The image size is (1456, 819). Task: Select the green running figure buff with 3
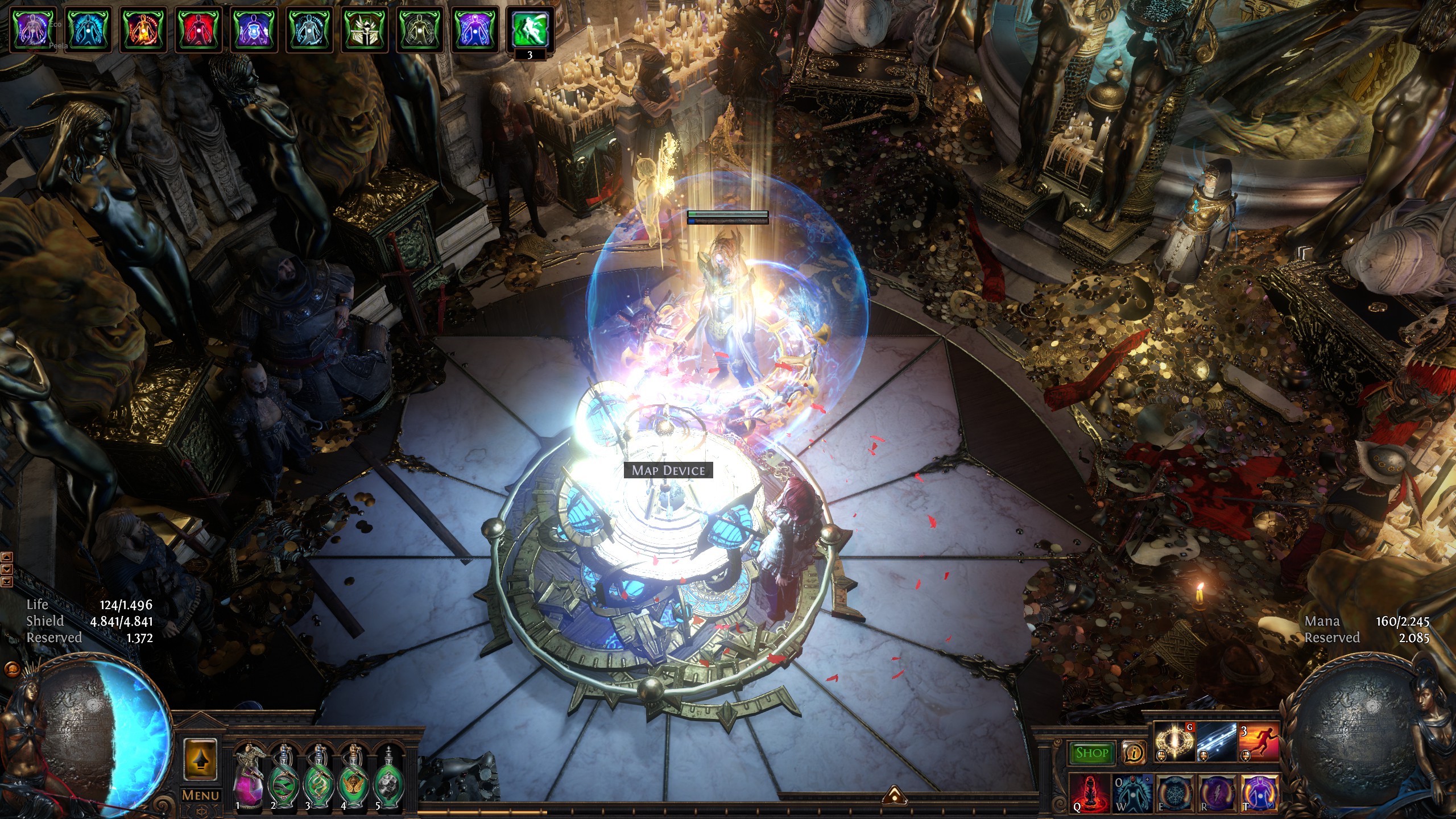[530, 28]
